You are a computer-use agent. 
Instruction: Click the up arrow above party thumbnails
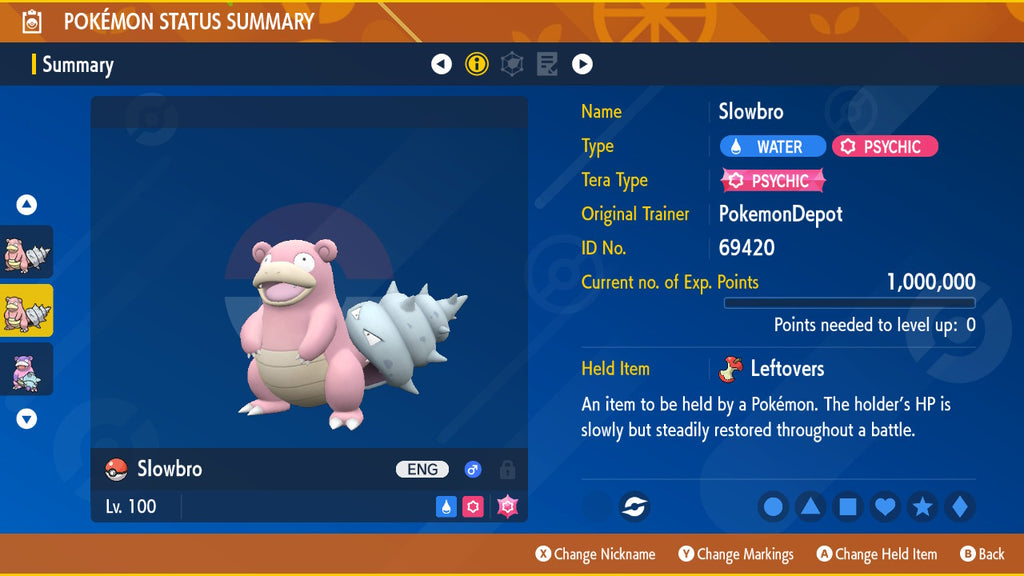27,205
